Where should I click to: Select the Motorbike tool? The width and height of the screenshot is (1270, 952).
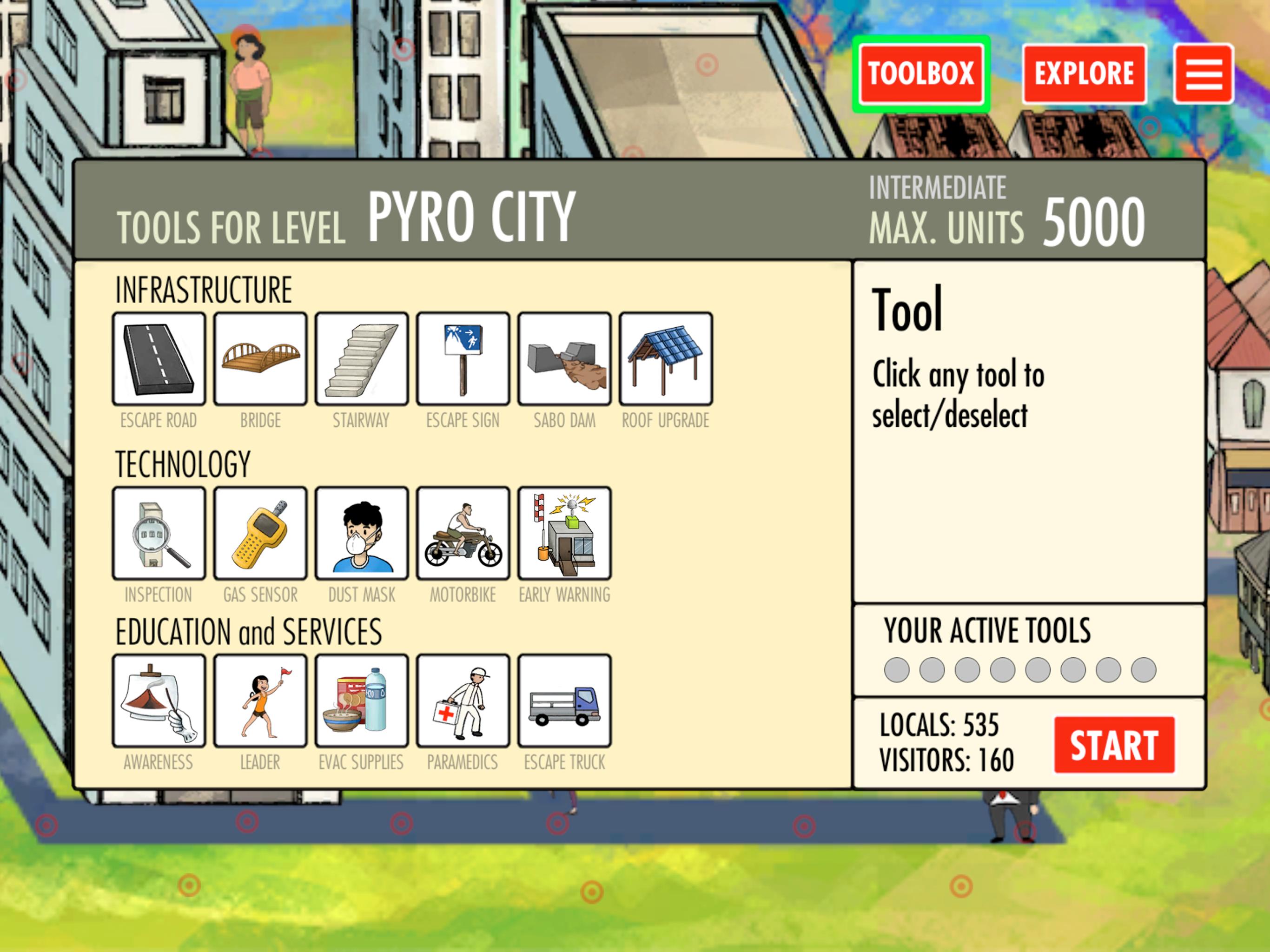click(463, 533)
